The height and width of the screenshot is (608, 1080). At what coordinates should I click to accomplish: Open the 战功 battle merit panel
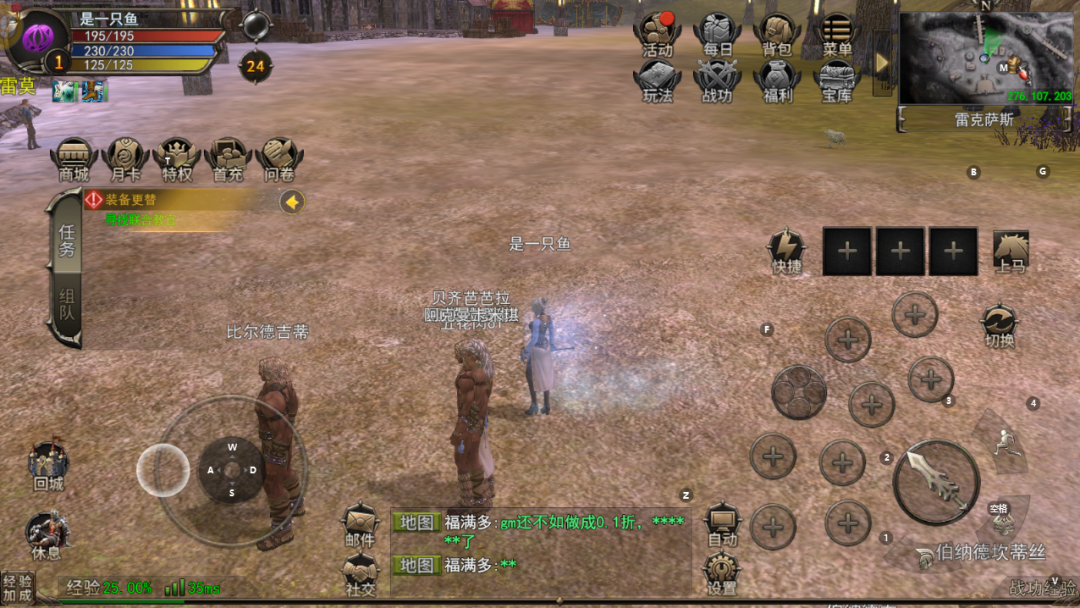click(x=717, y=80)
